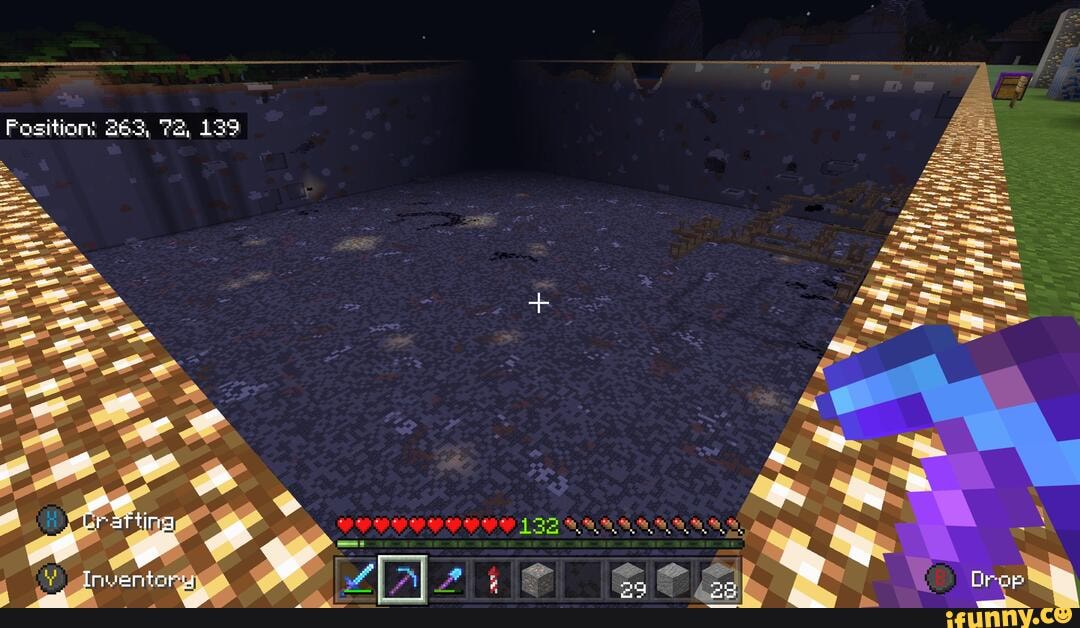Pick the stone stack of 28
The height and width of the screenshot is (628, 1080).
click(x=719, y=580)
